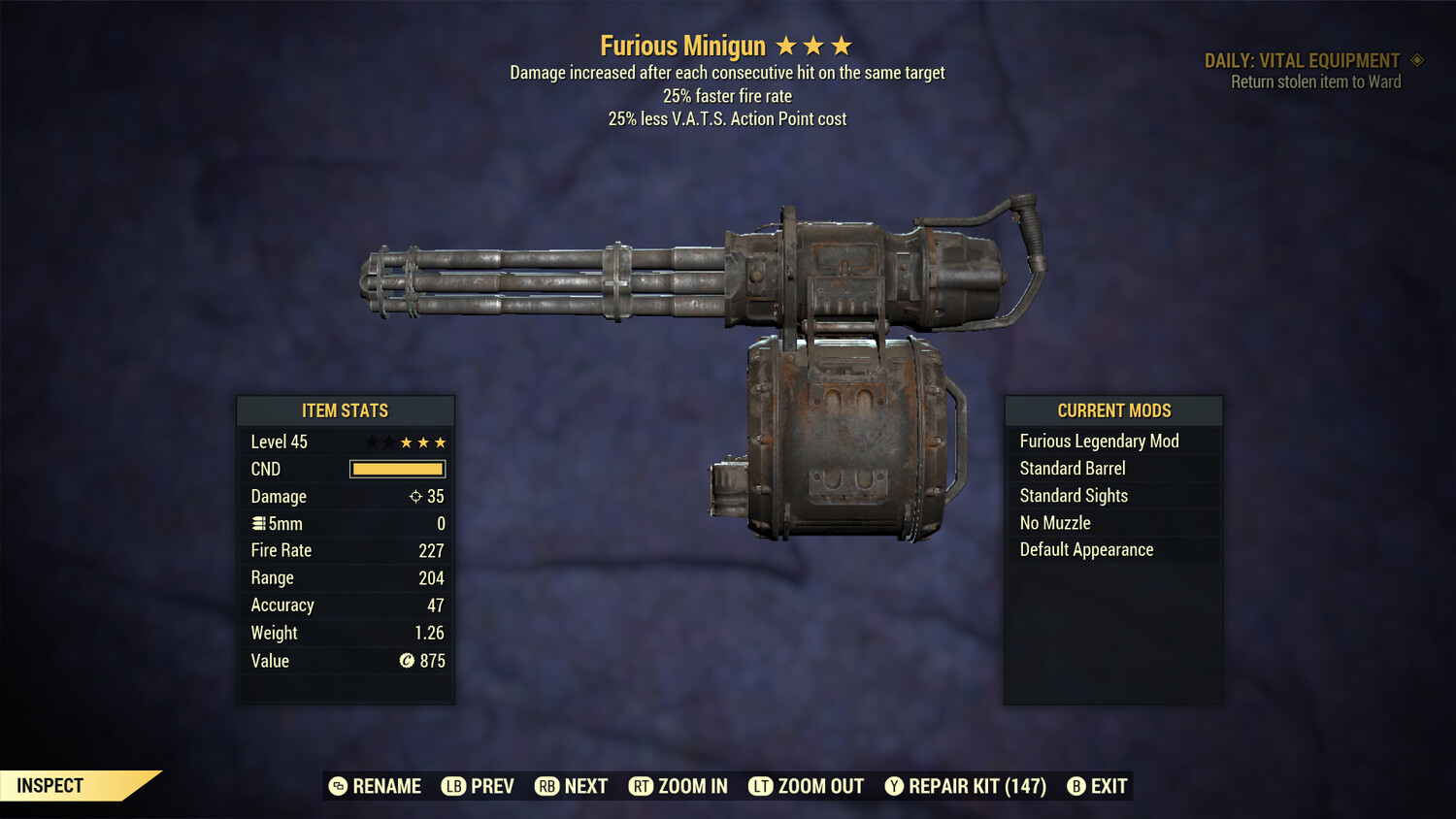The image size is (1456, 819).
Task: Click the crosshair icon beside Damage stat
Action: 415,496
